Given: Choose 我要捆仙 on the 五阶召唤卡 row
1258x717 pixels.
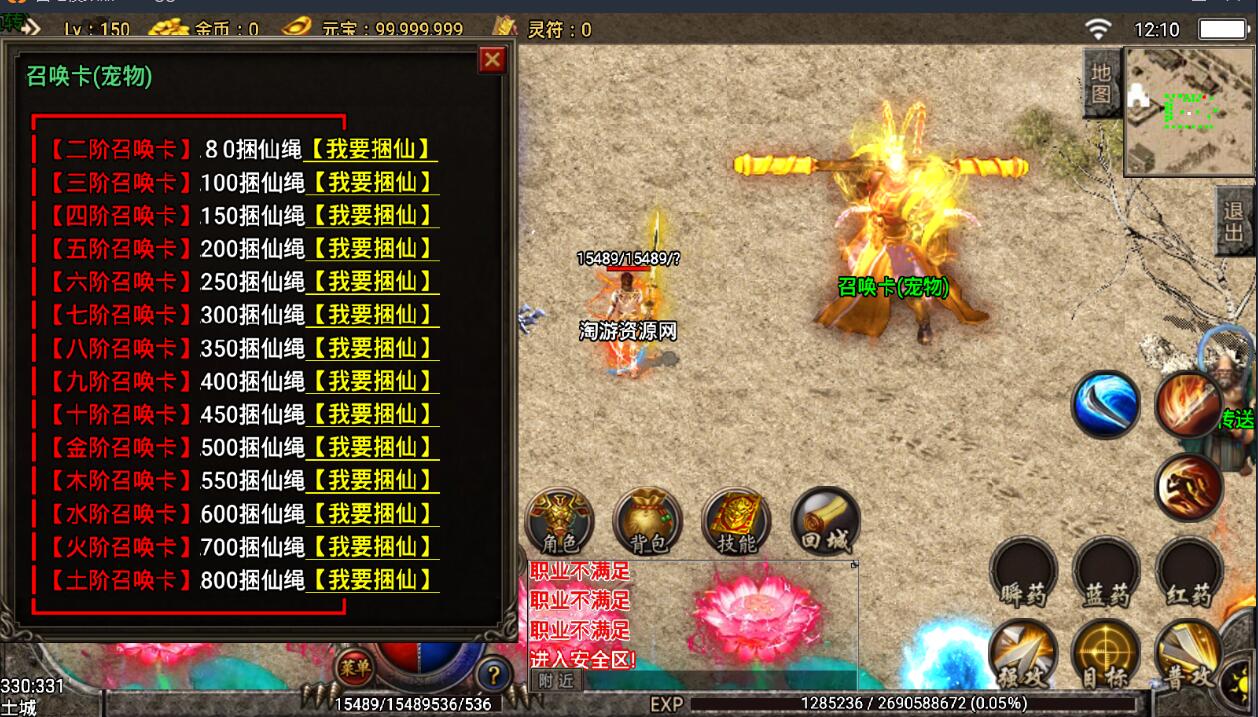Looking at the screenshot, I should coord(372,249).
